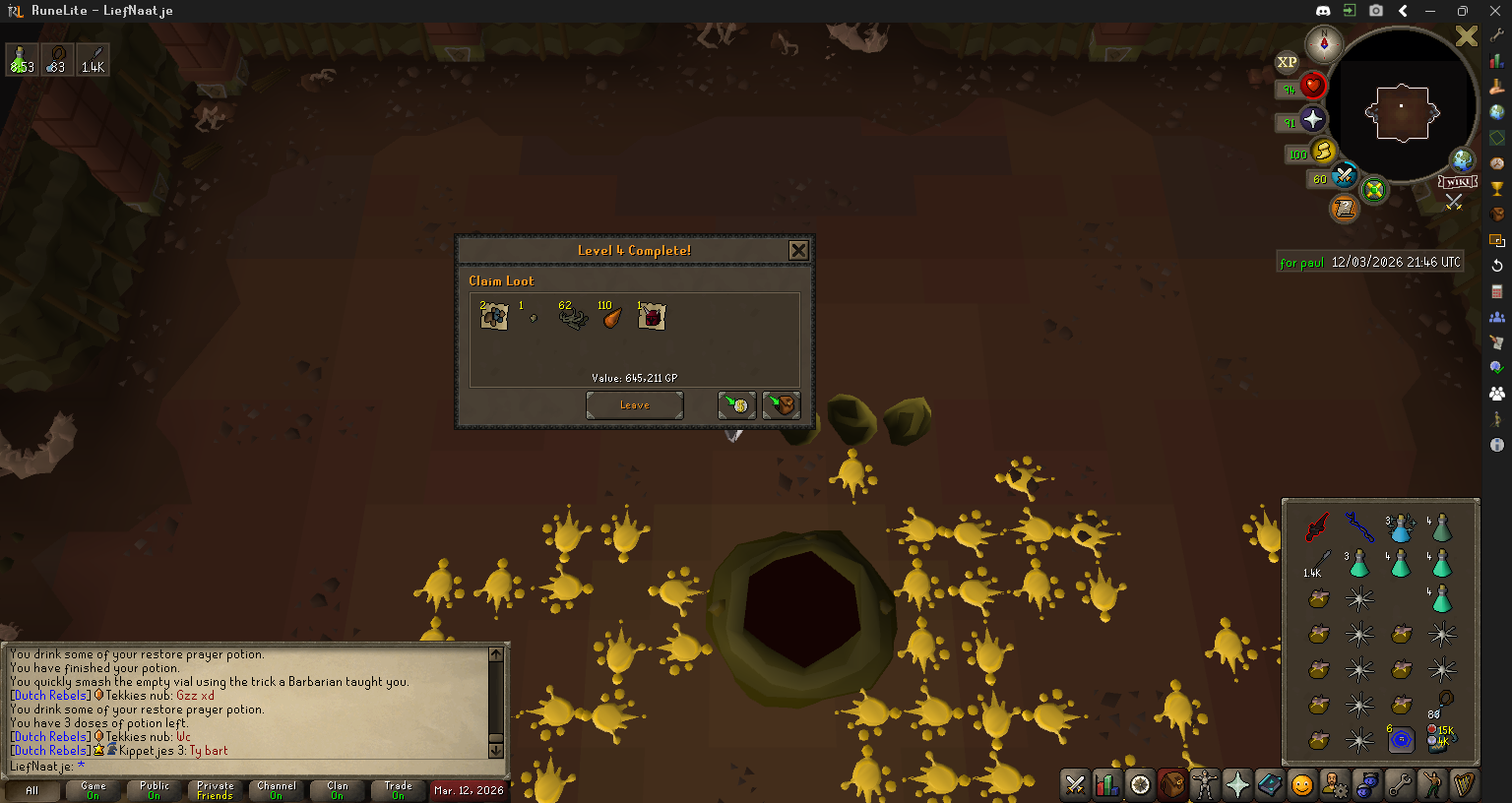Select the red helmet scroll in loot
Screen dimensions: 1512x803
(x=652, y=316)
